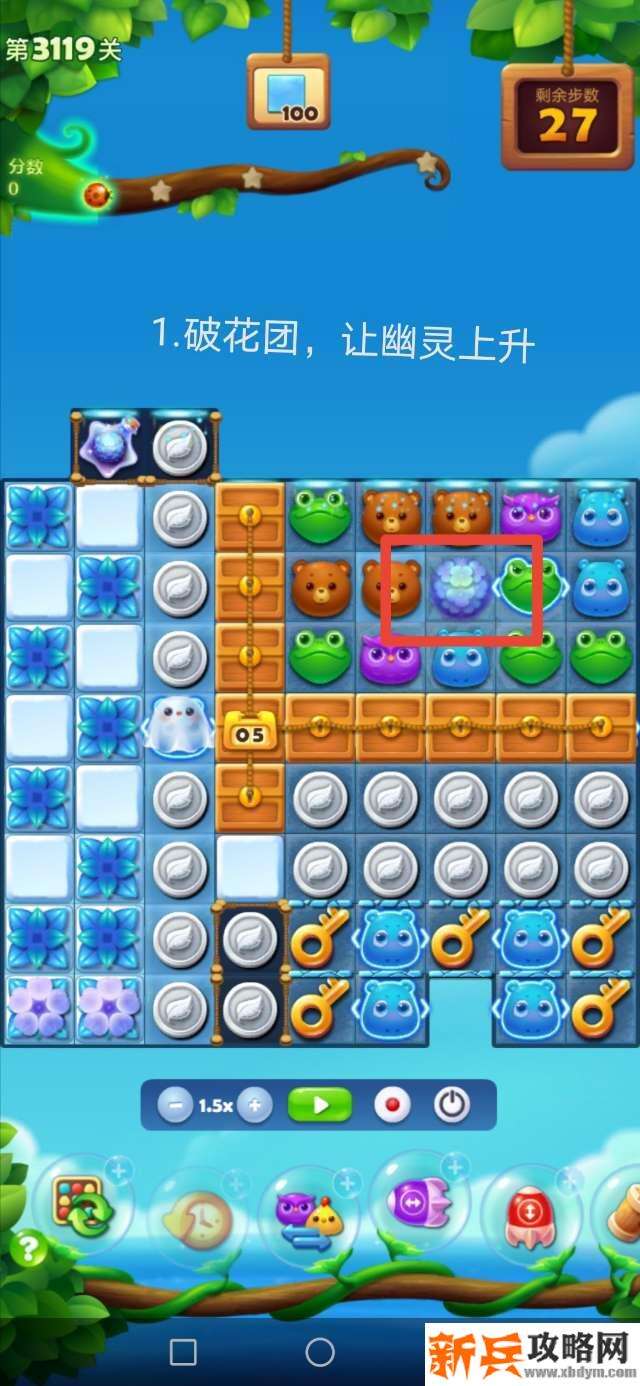Viewport: 640px width, 1386px height.
Task: Use the red vertical rocket booster
Action: coord(530,1217)
